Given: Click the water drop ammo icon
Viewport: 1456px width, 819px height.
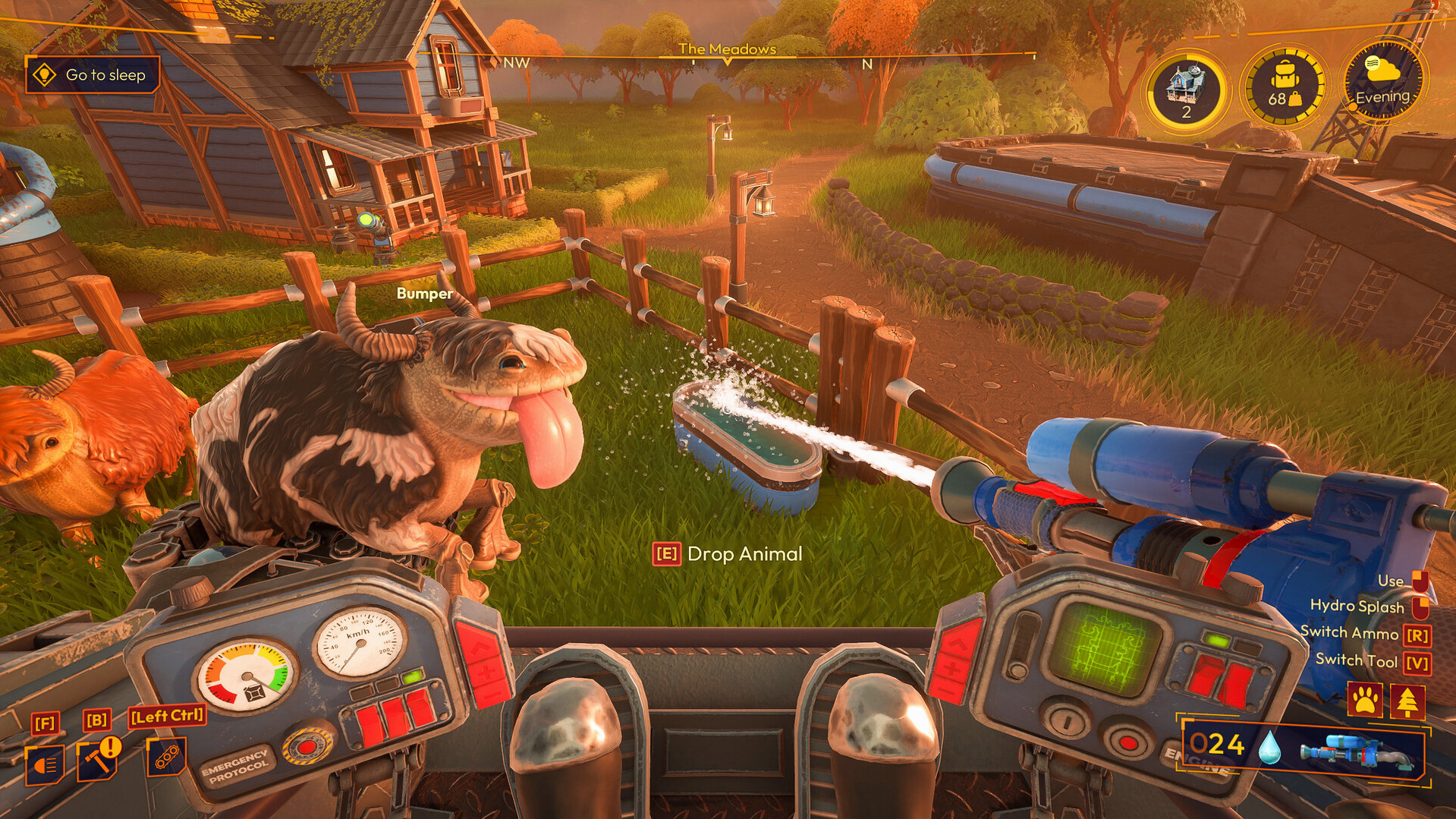Looking at the screenshot, I should 1269,747.
